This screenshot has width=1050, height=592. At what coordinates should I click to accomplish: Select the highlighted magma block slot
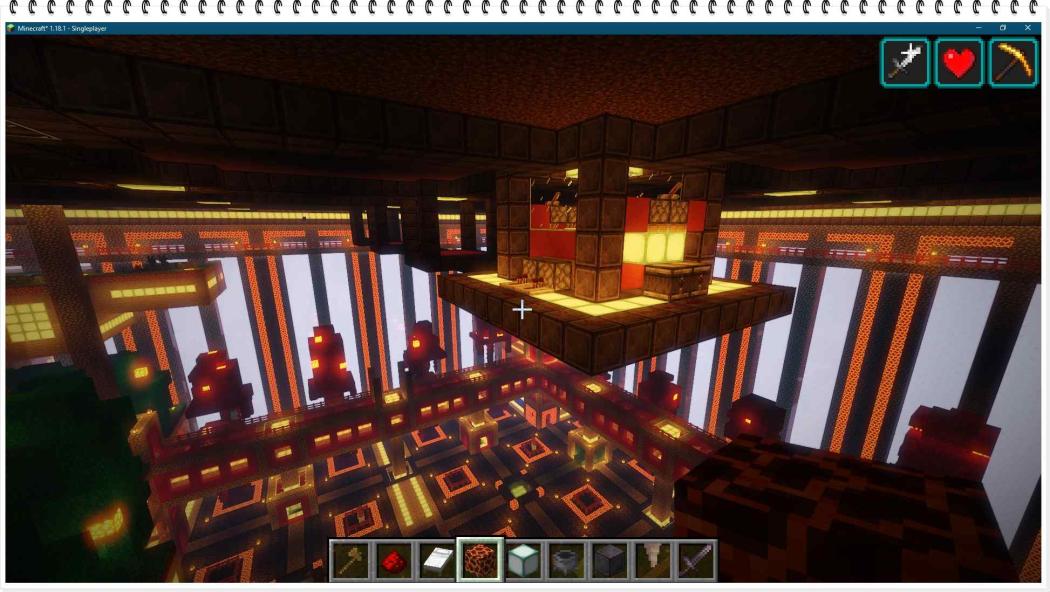[480, 560]
